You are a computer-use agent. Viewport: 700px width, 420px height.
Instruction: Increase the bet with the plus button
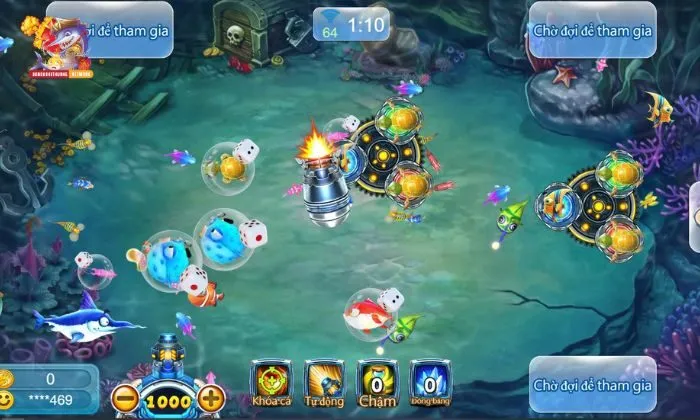pyautogui.click(x=210, y=399)
